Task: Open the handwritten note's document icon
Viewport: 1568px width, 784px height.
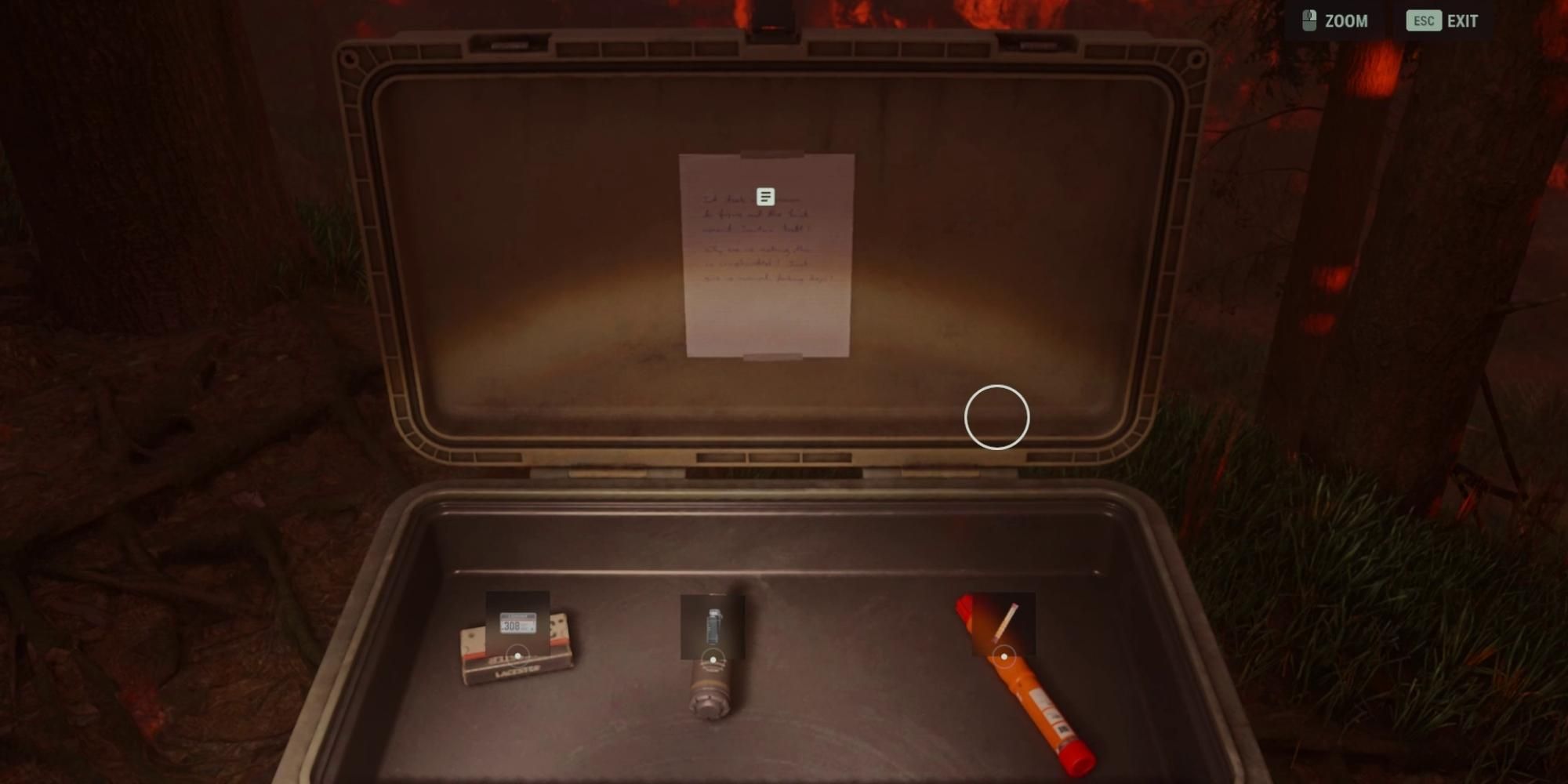Action: tap(764, 195)
